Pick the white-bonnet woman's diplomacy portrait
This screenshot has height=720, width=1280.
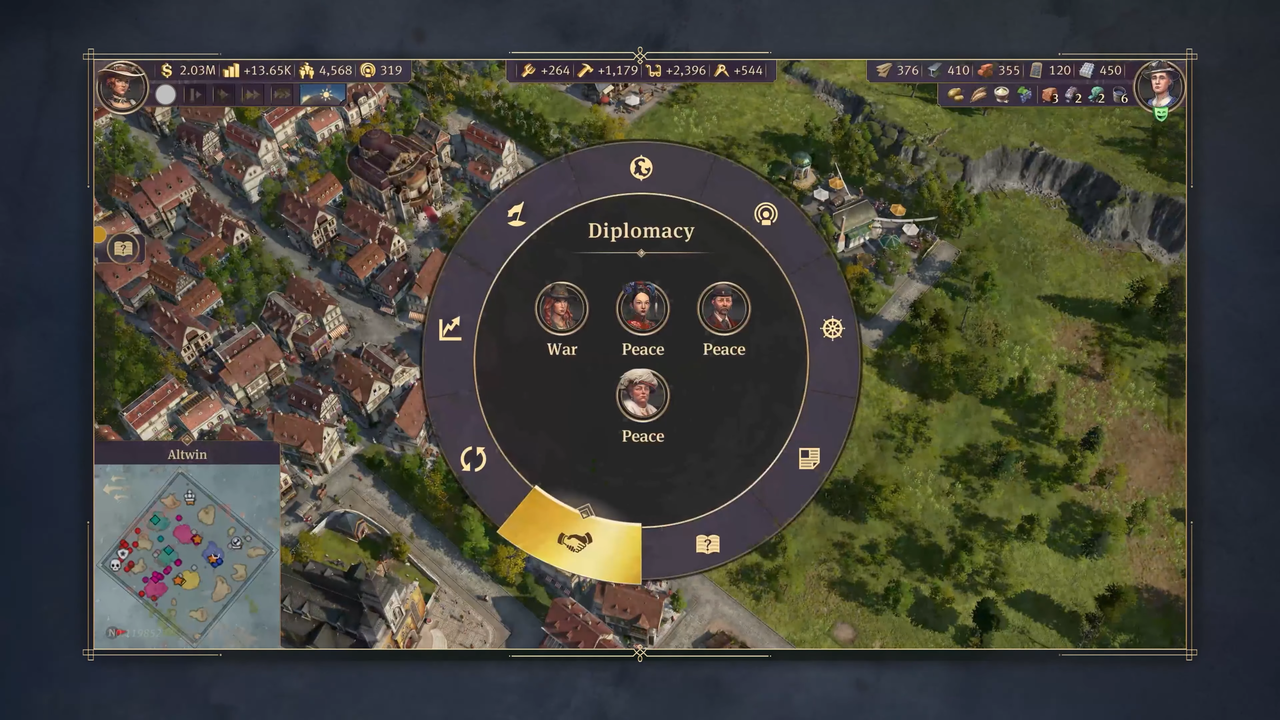[x=642, y=395]
